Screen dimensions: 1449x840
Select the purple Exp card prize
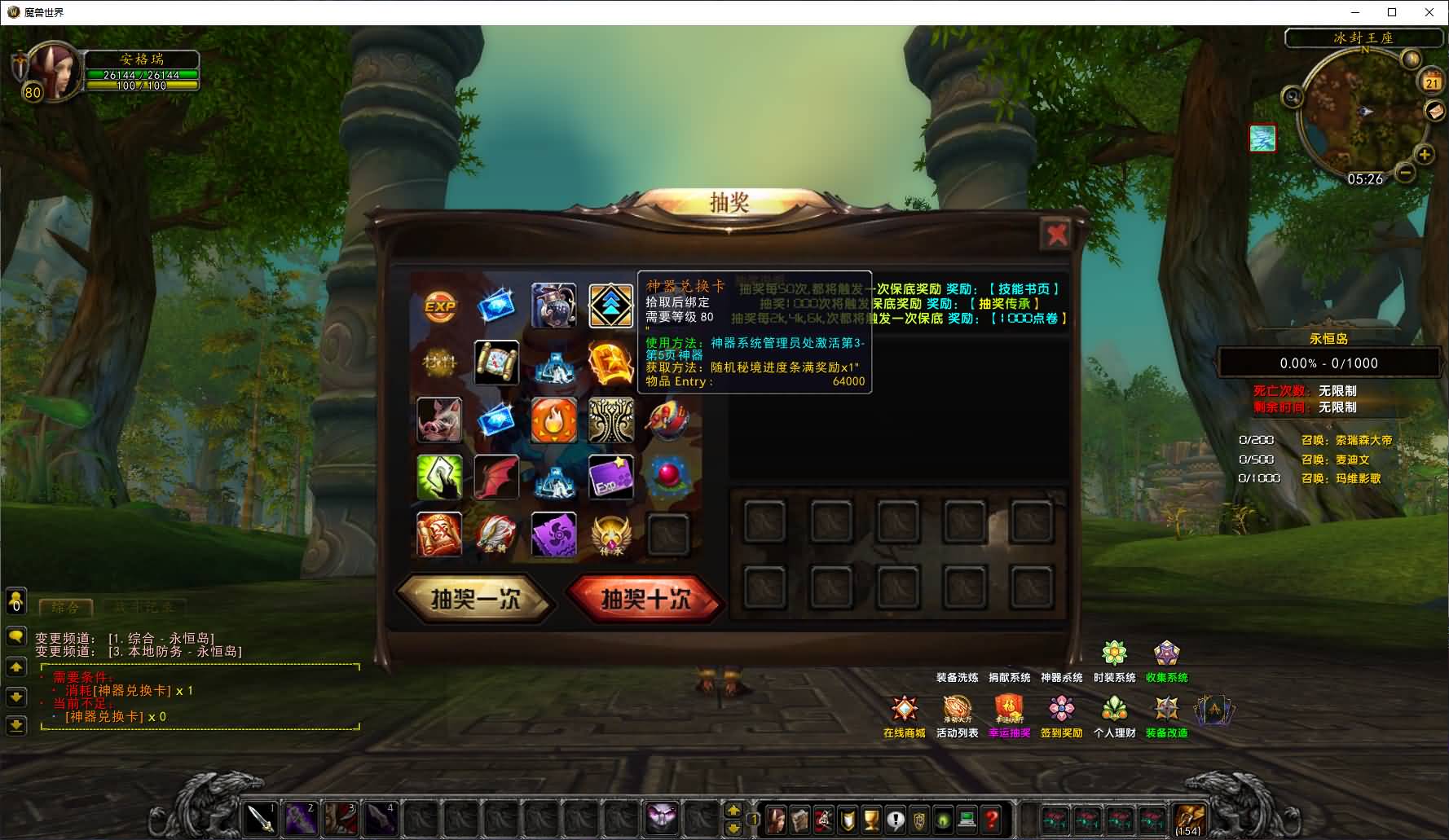click(x=610, y=477)
